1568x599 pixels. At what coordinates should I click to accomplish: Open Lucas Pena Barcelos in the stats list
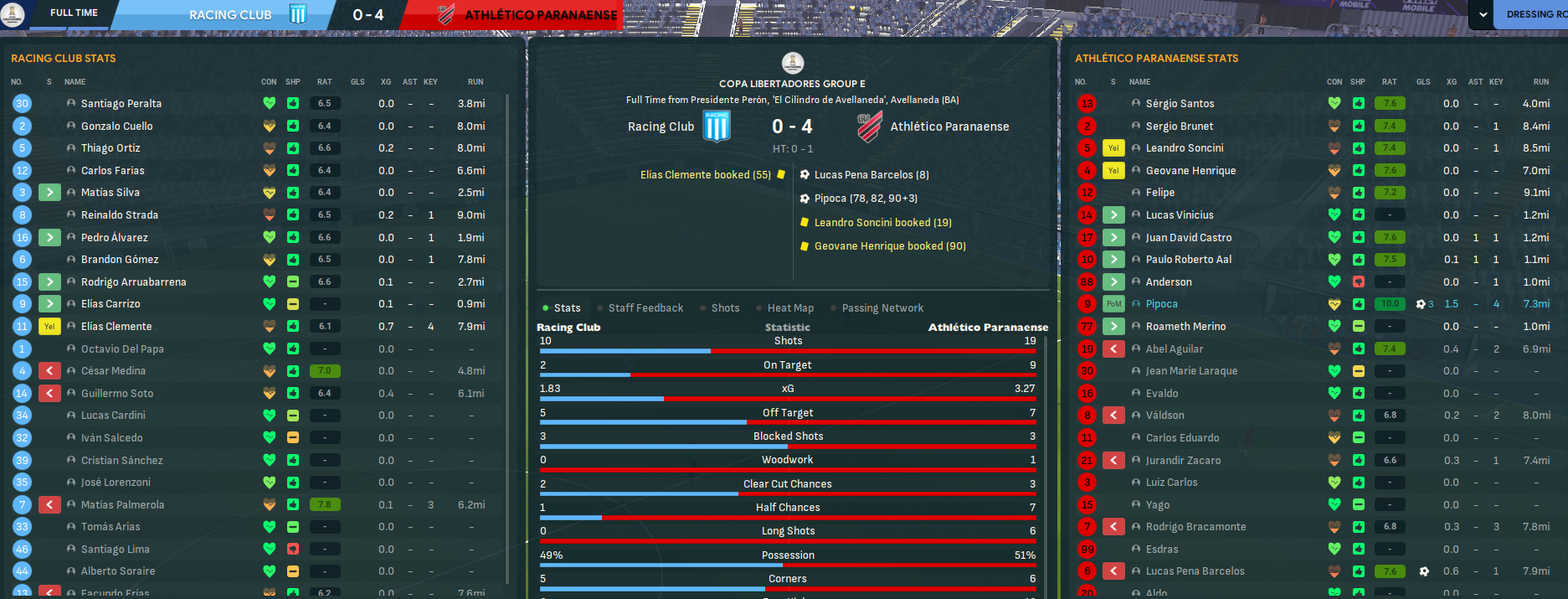click(x=1195, y=571)
